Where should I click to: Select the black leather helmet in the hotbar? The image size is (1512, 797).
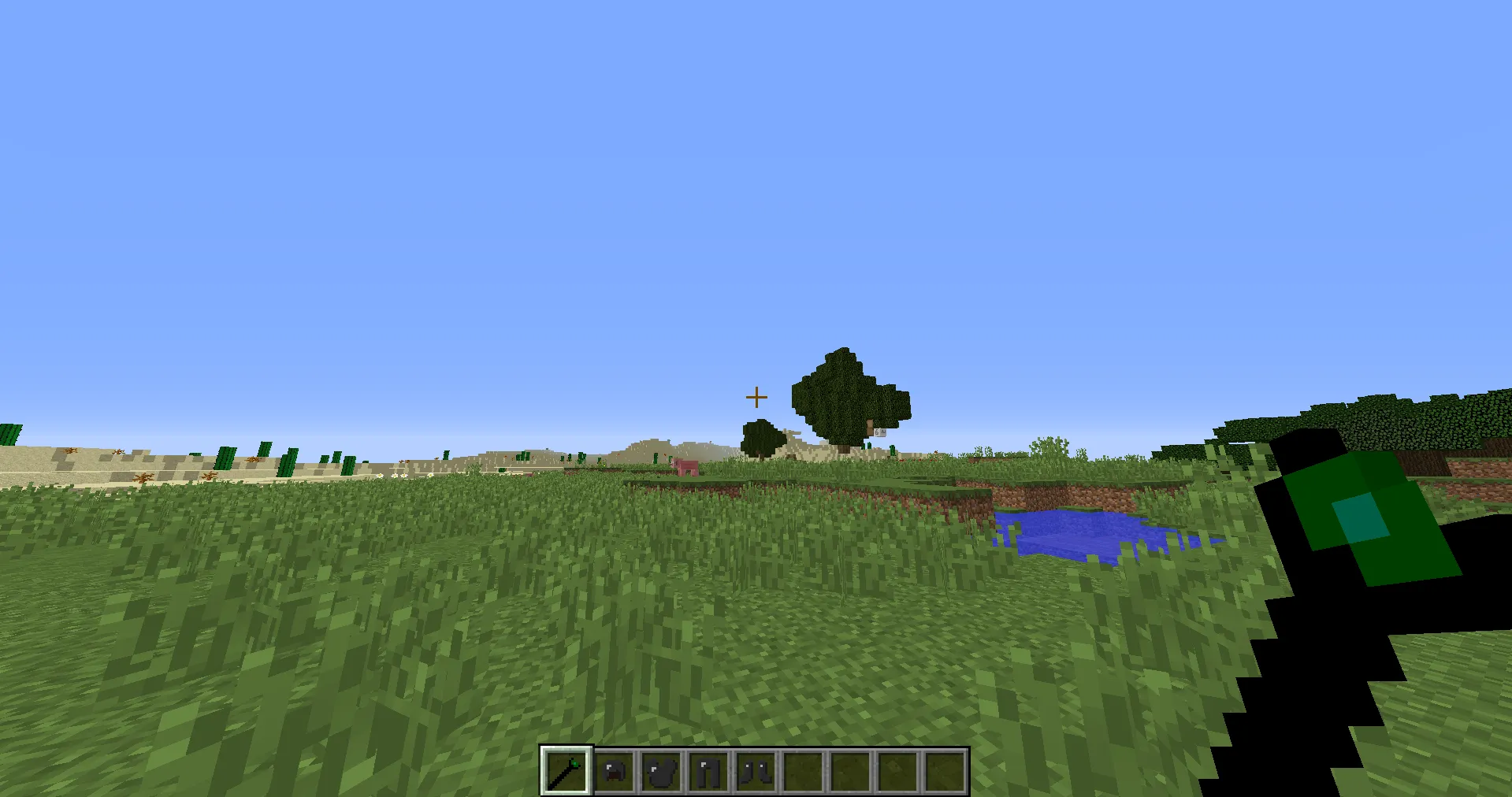click(614, 771)
